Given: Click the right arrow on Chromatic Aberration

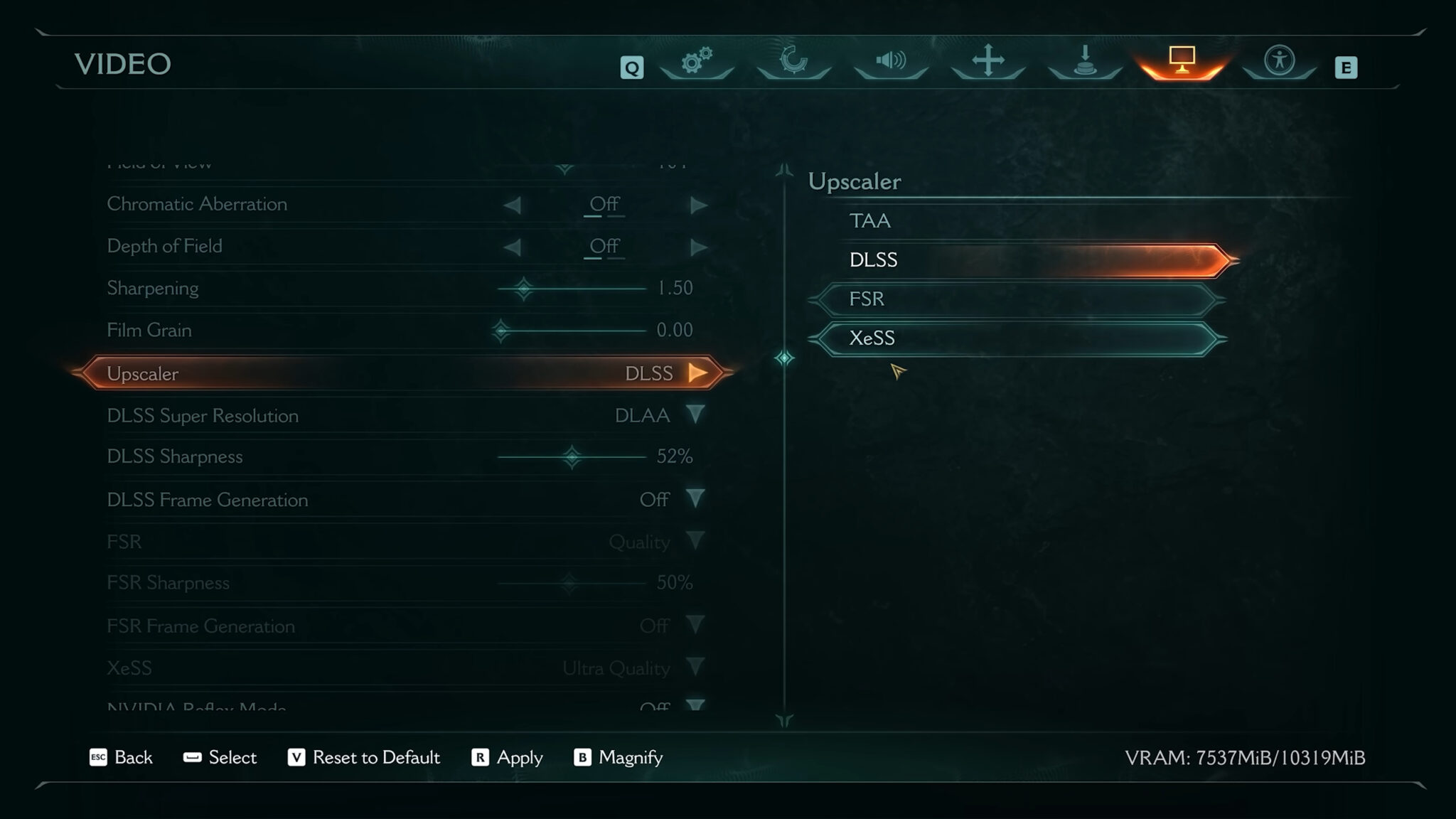Looking at the screenshot, I should click(697, 204).
